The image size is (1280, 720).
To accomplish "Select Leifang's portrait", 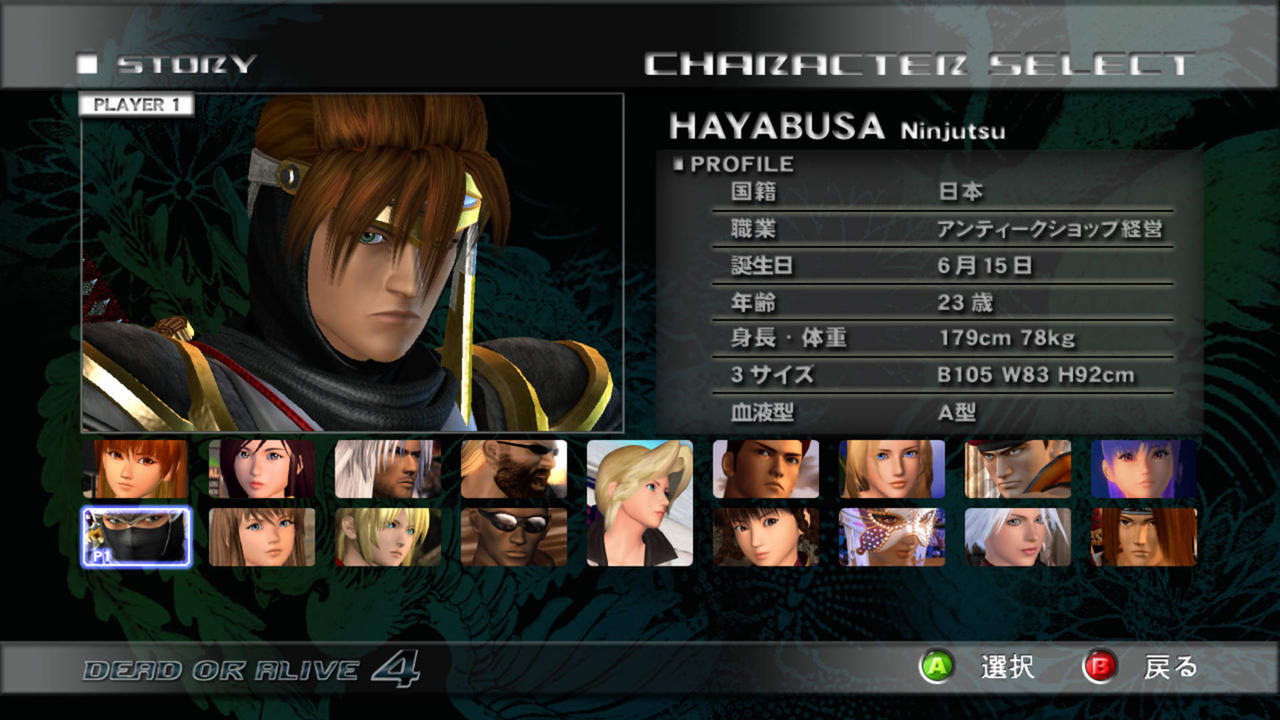I will (767, 538).
